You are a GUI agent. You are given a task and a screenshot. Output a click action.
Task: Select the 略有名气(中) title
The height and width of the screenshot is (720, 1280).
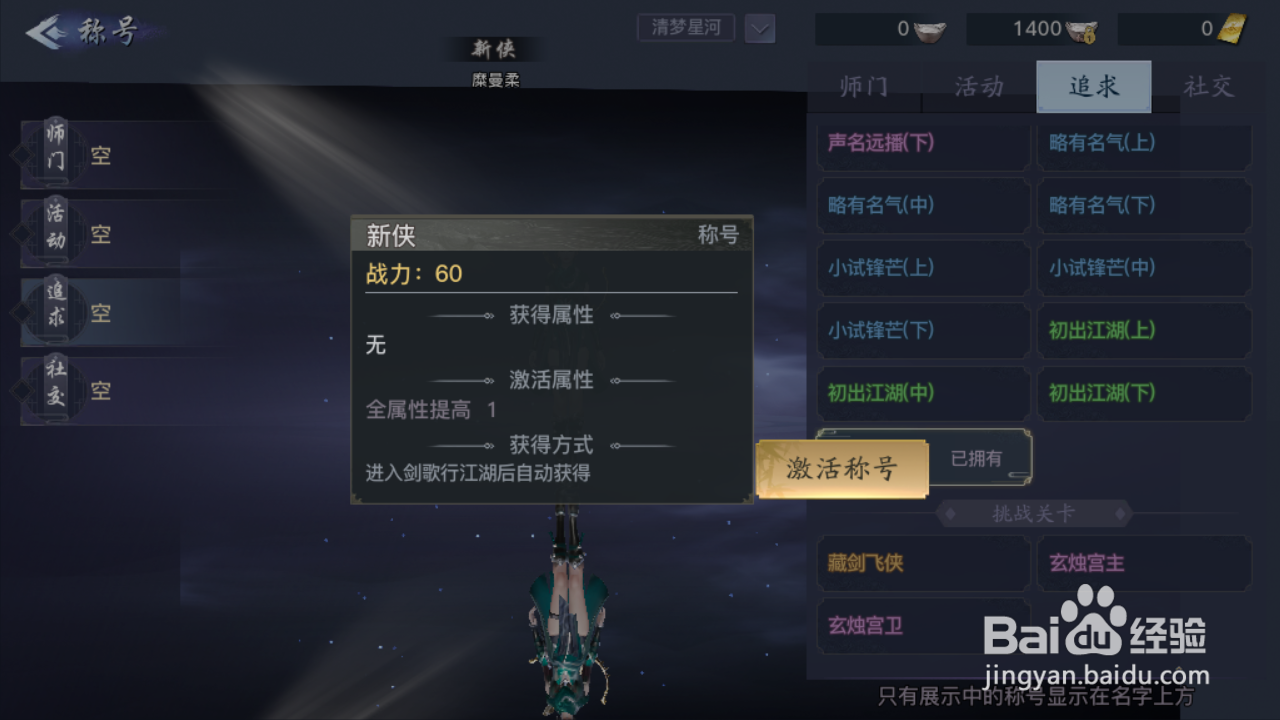click(x=922, y=205)
